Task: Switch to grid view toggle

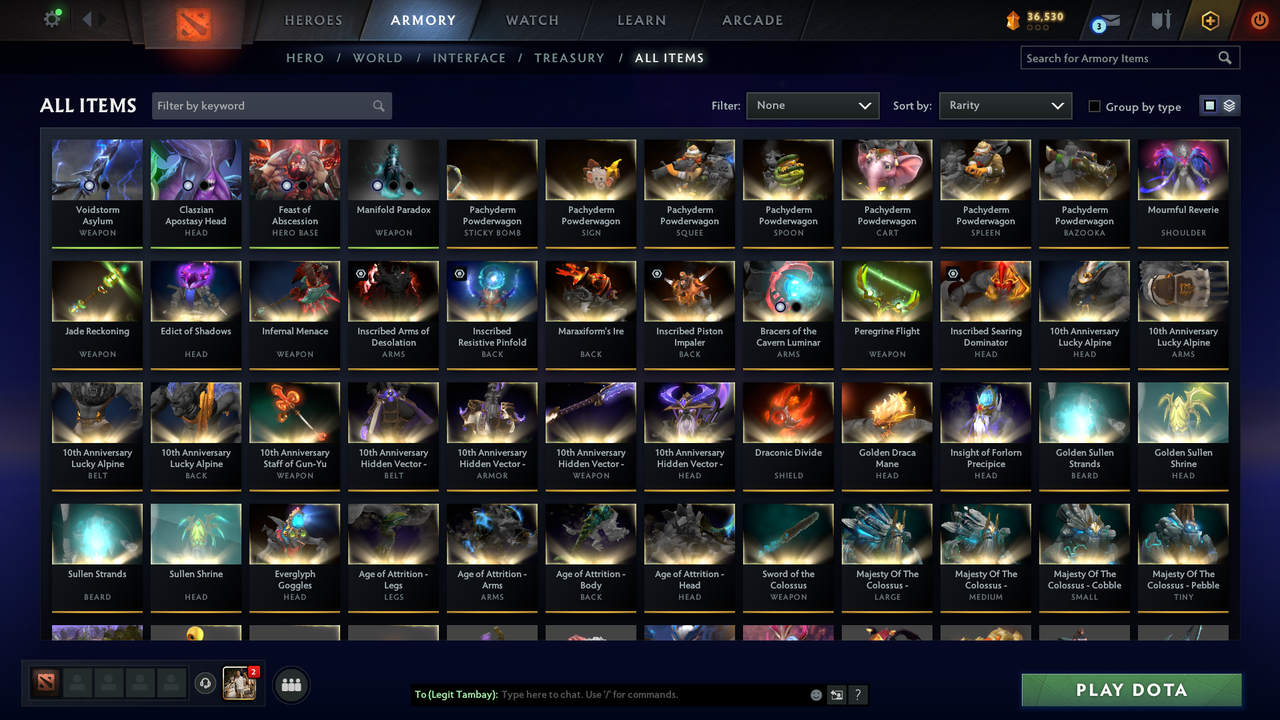Action: click(1209, 104)
